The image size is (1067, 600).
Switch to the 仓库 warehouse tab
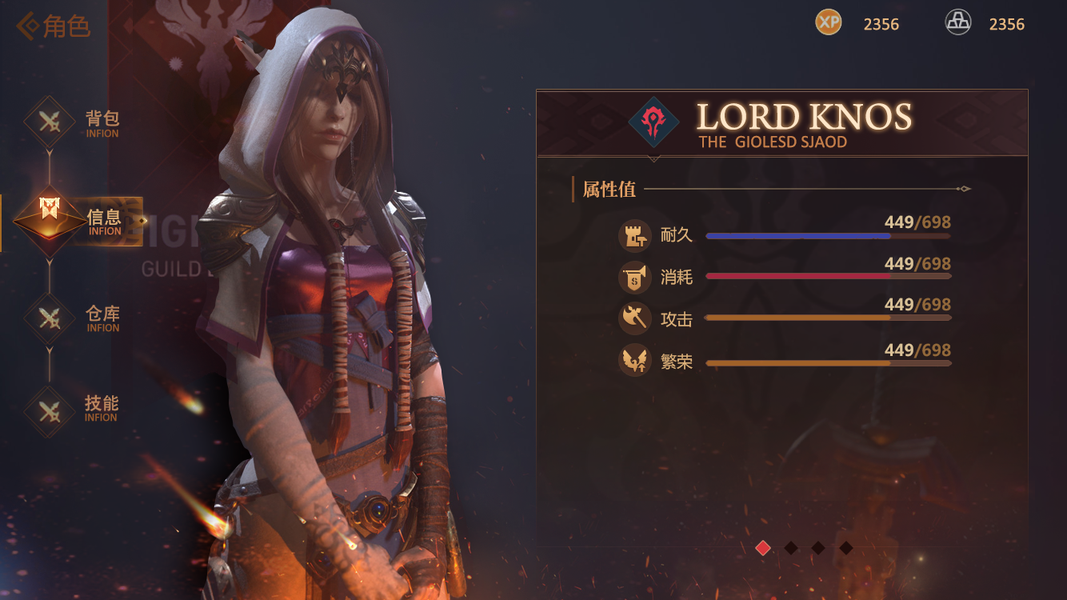pos(50,319)
